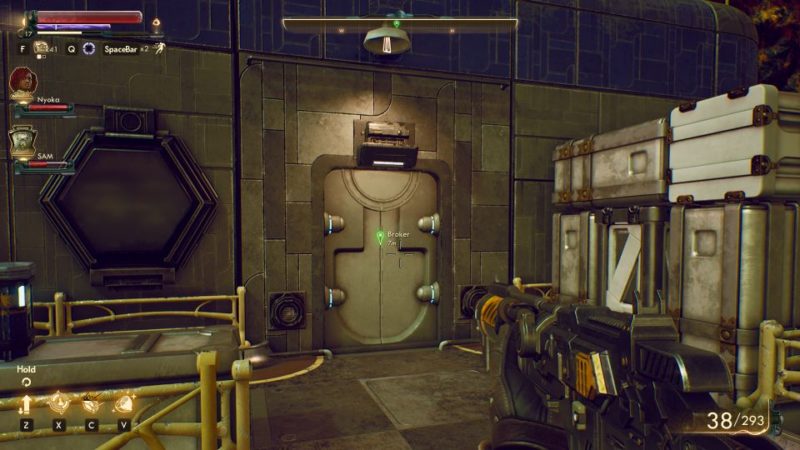Viewport: 800px width, 450px height.
Task: Use the medical inhaler icon
Action: (x=42, y=47)
